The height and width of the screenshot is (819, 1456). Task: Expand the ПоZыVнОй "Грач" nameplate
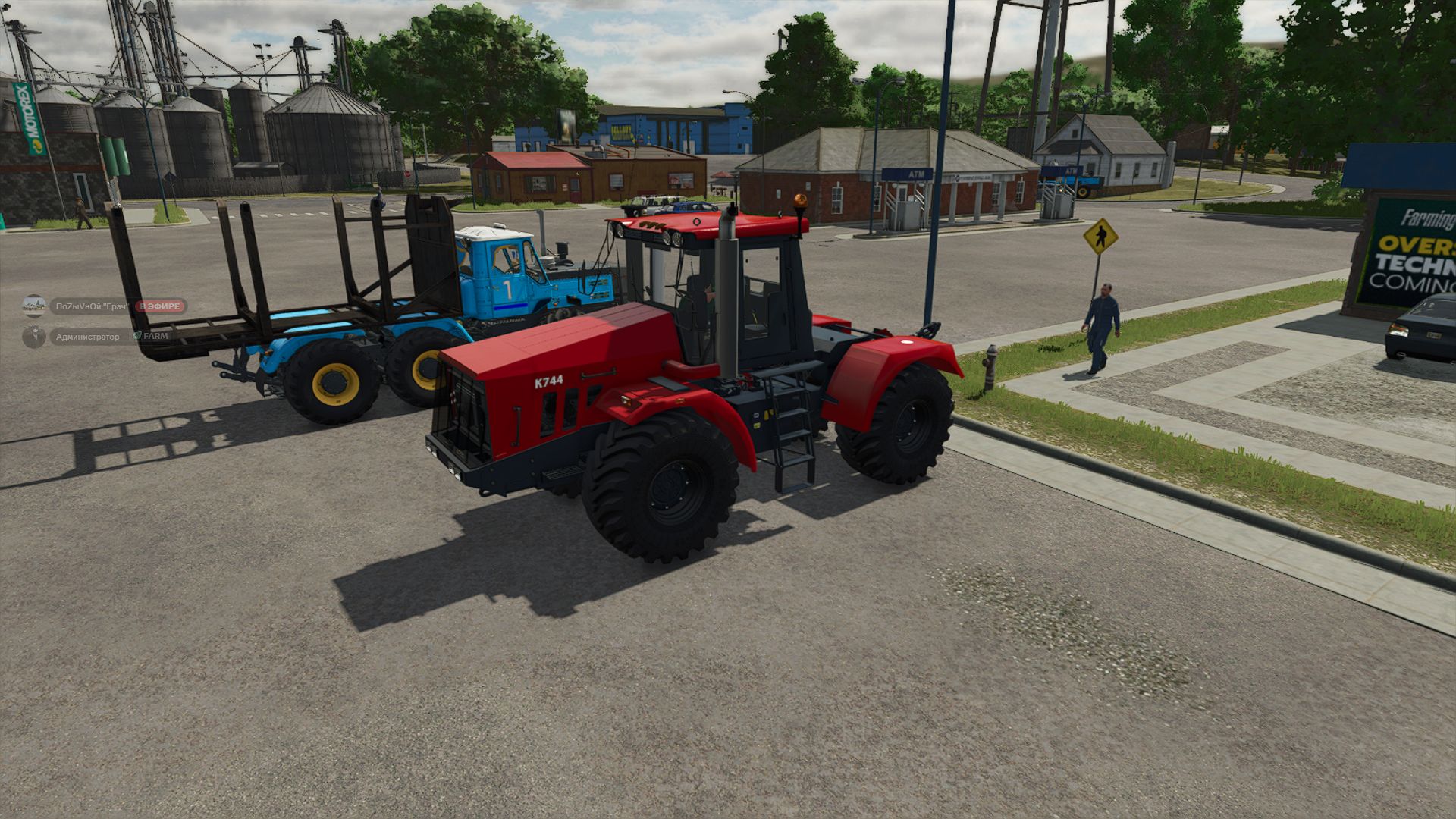click(91, 306)
